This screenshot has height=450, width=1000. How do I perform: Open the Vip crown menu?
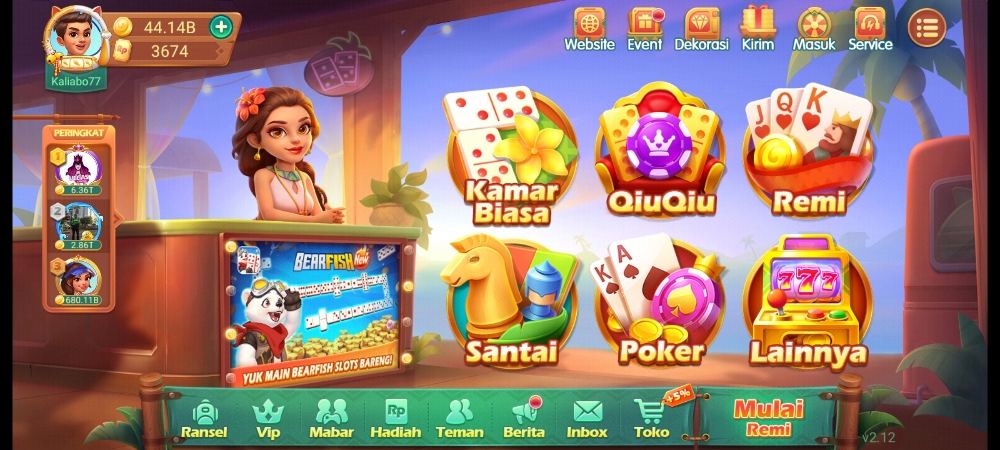click(x=268, y=418)
